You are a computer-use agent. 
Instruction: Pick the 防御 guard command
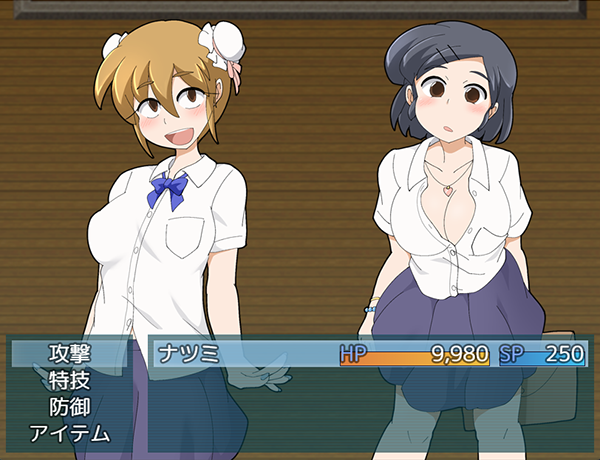69,407
